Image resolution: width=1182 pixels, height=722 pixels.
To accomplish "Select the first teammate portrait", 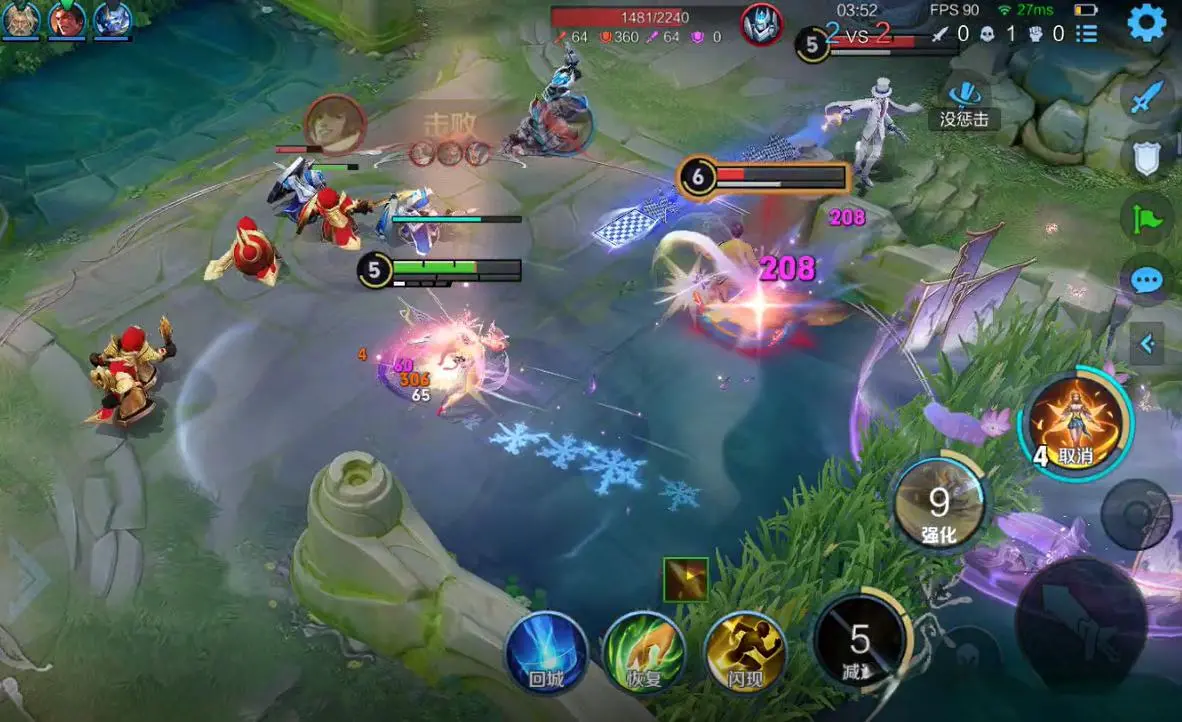I will tap(21, 19).
